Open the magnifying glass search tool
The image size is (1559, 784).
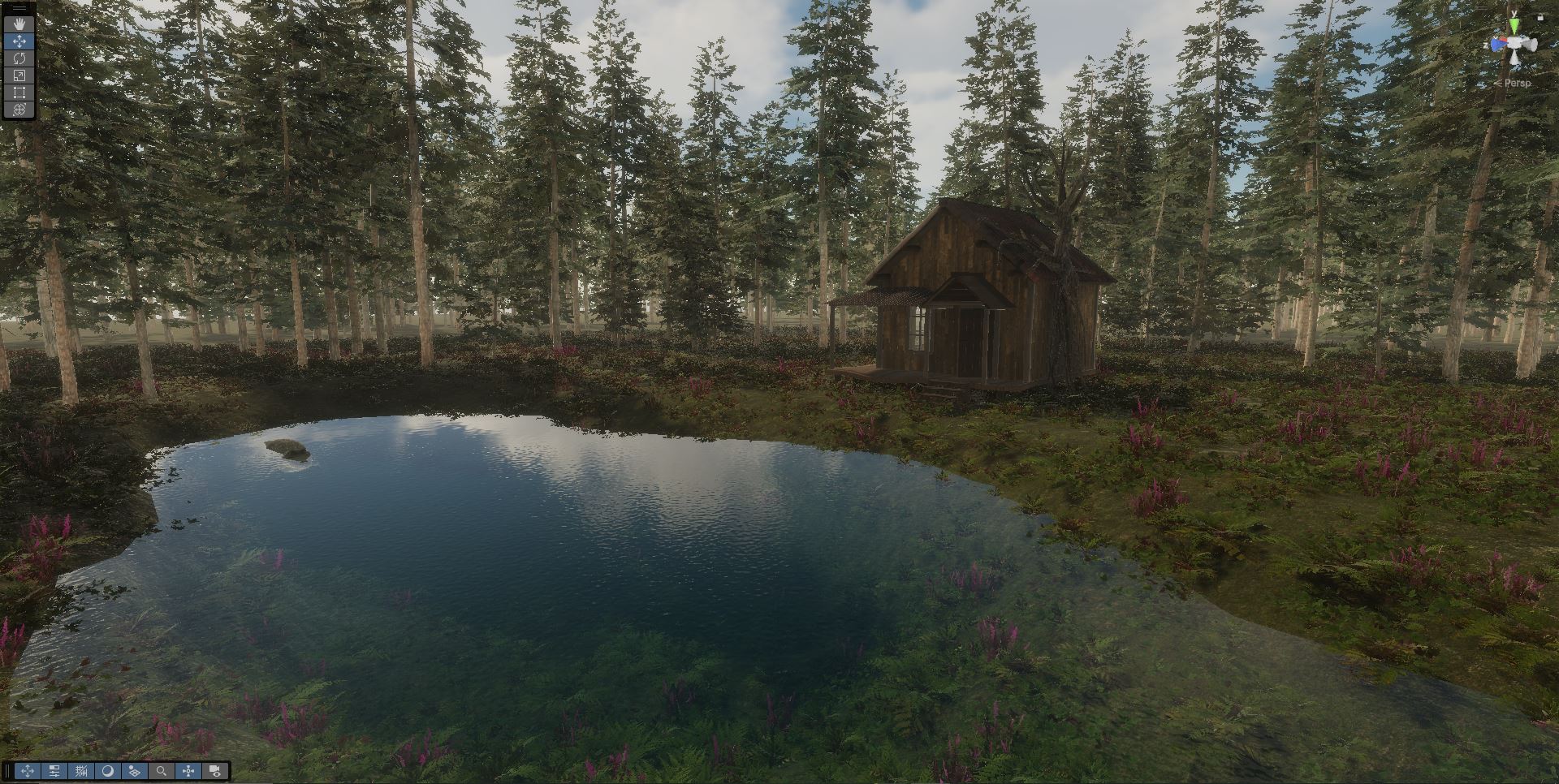[162, 771]
